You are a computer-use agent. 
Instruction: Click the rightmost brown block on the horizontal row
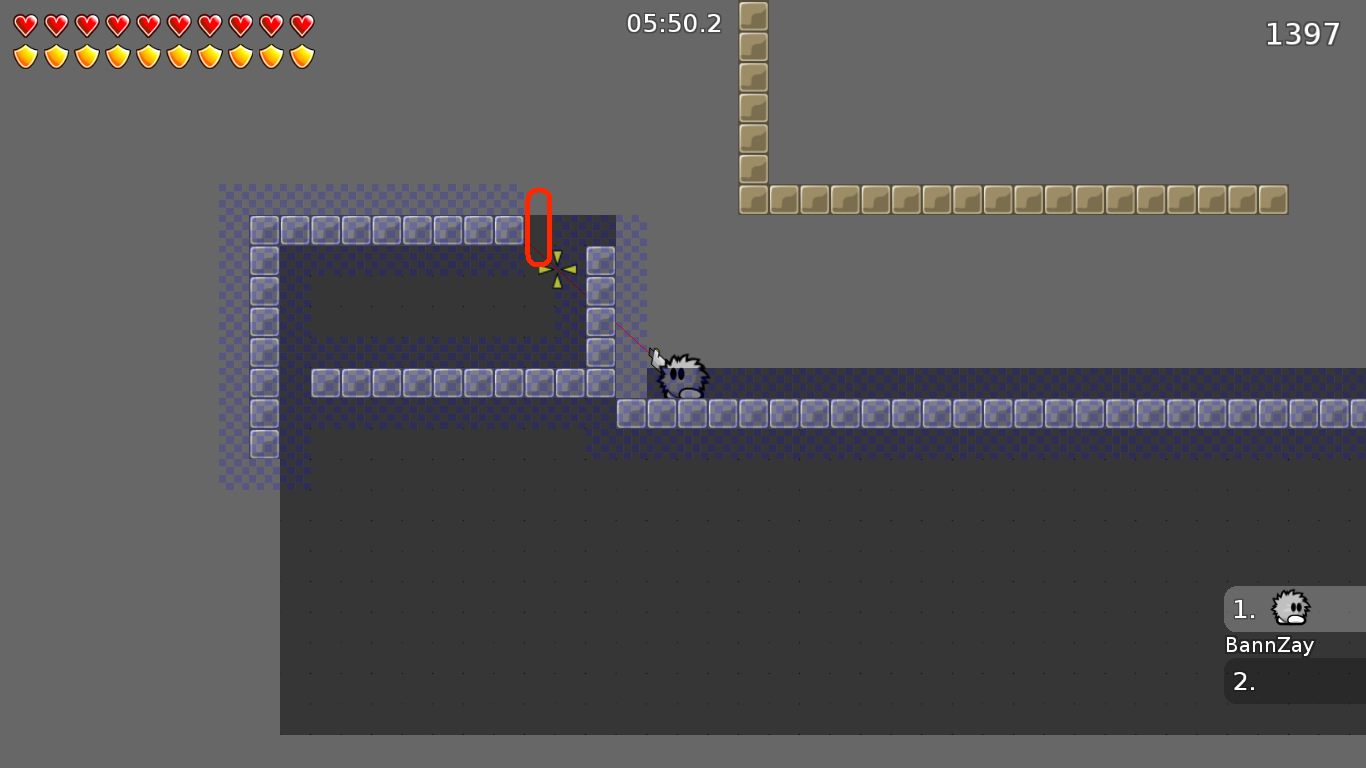point(1274,199)
